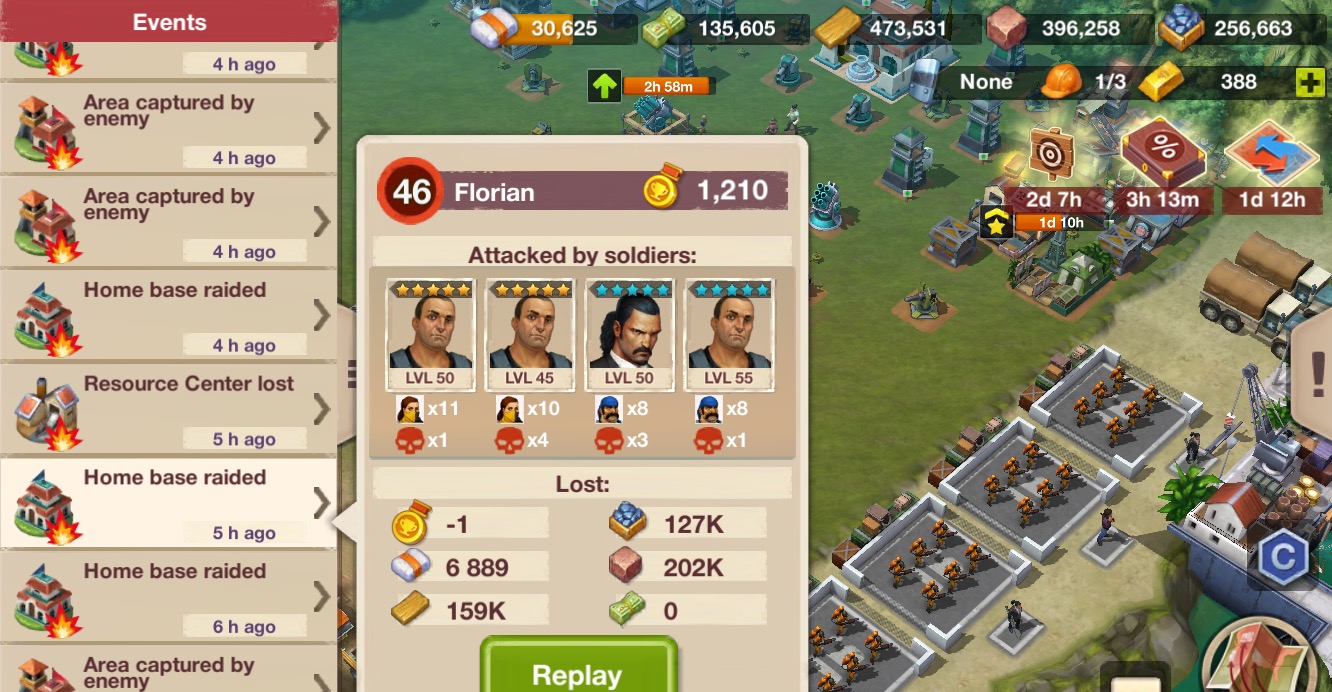Select the LVL 55 attacking soldier portrait
1332x692 pixels.
pyautogui.click(x=729, y=335)
